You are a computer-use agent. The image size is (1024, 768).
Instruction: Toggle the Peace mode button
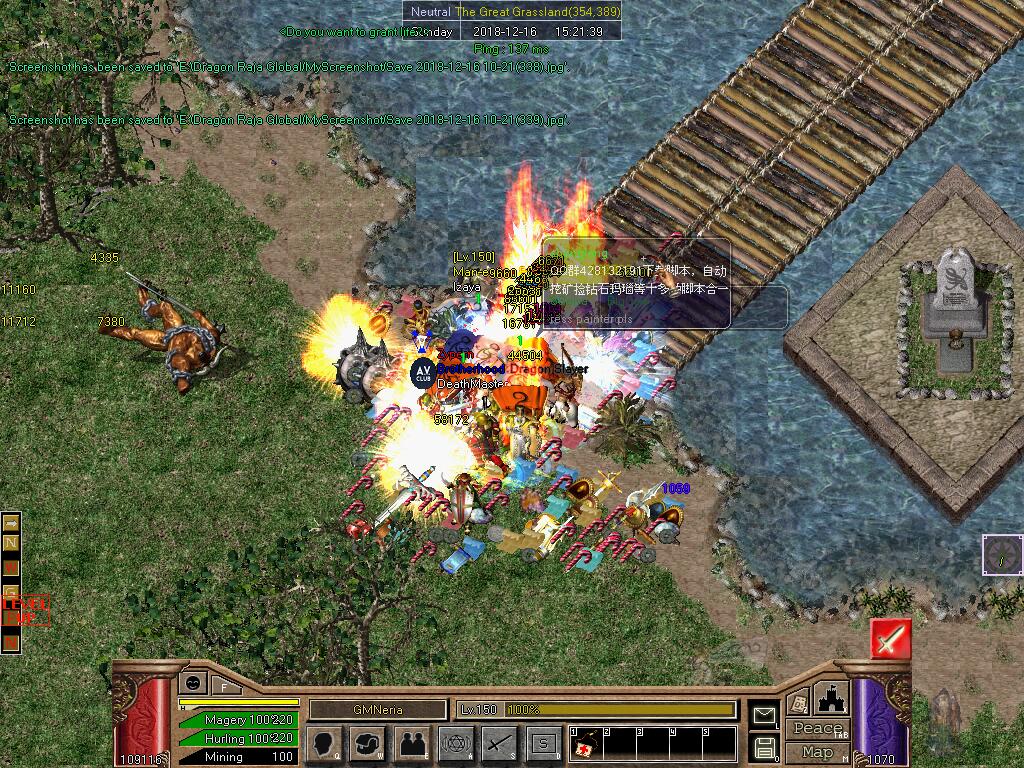[818, 729]
